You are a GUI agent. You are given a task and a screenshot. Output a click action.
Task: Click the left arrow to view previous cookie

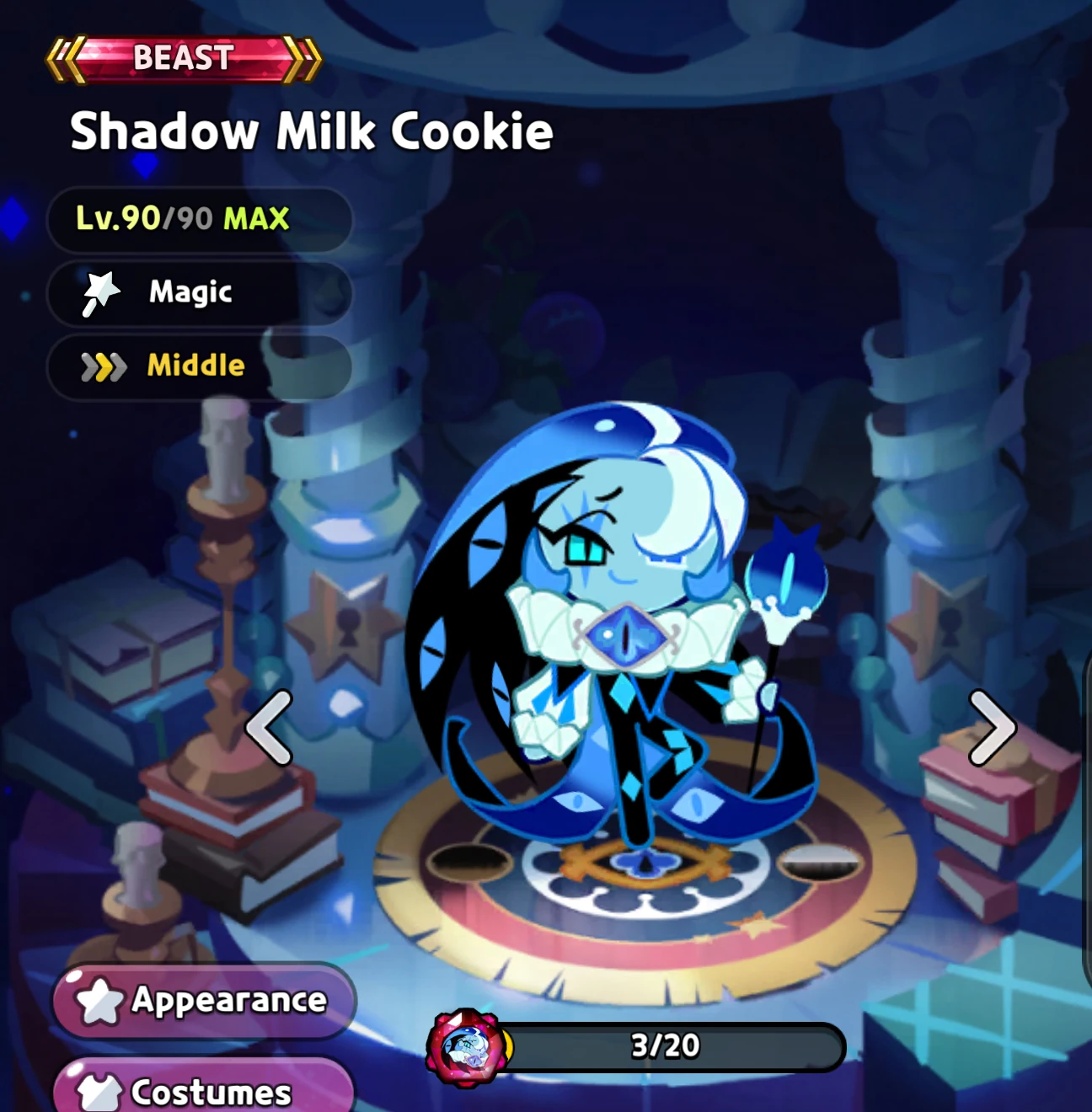click(x=266, y=730)
